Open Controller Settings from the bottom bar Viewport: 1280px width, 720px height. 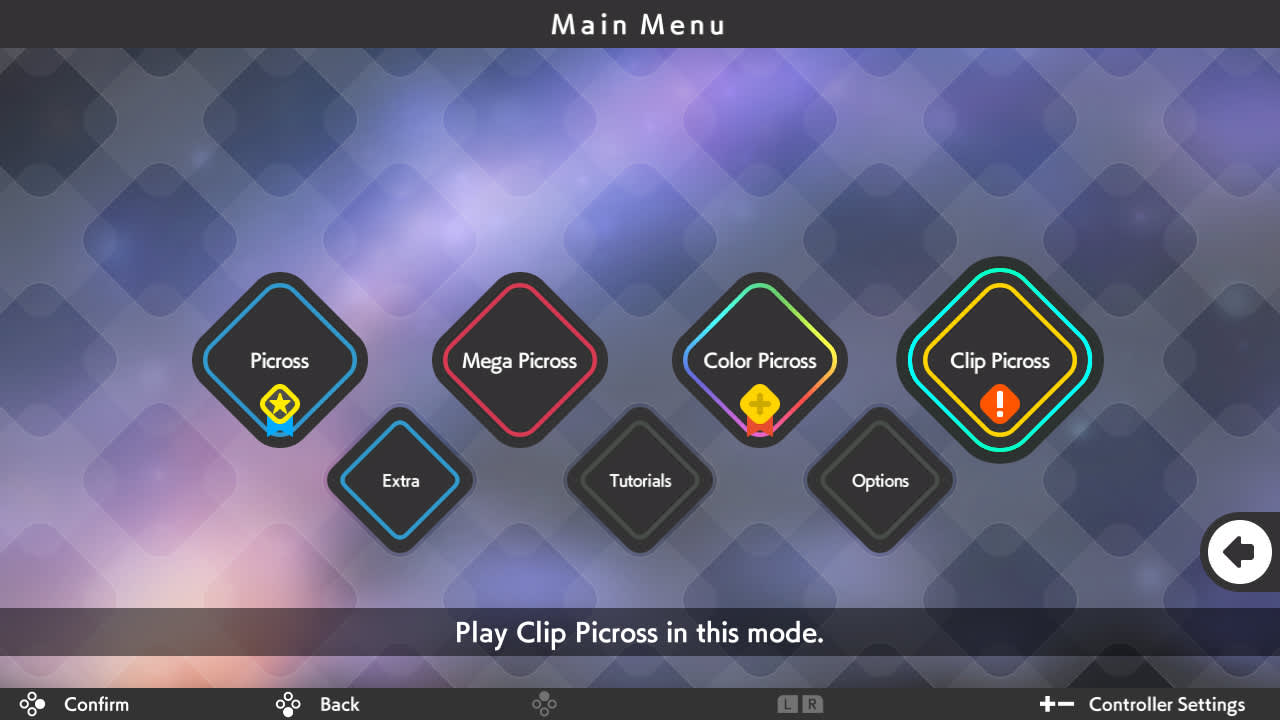tap(1166, 704)
